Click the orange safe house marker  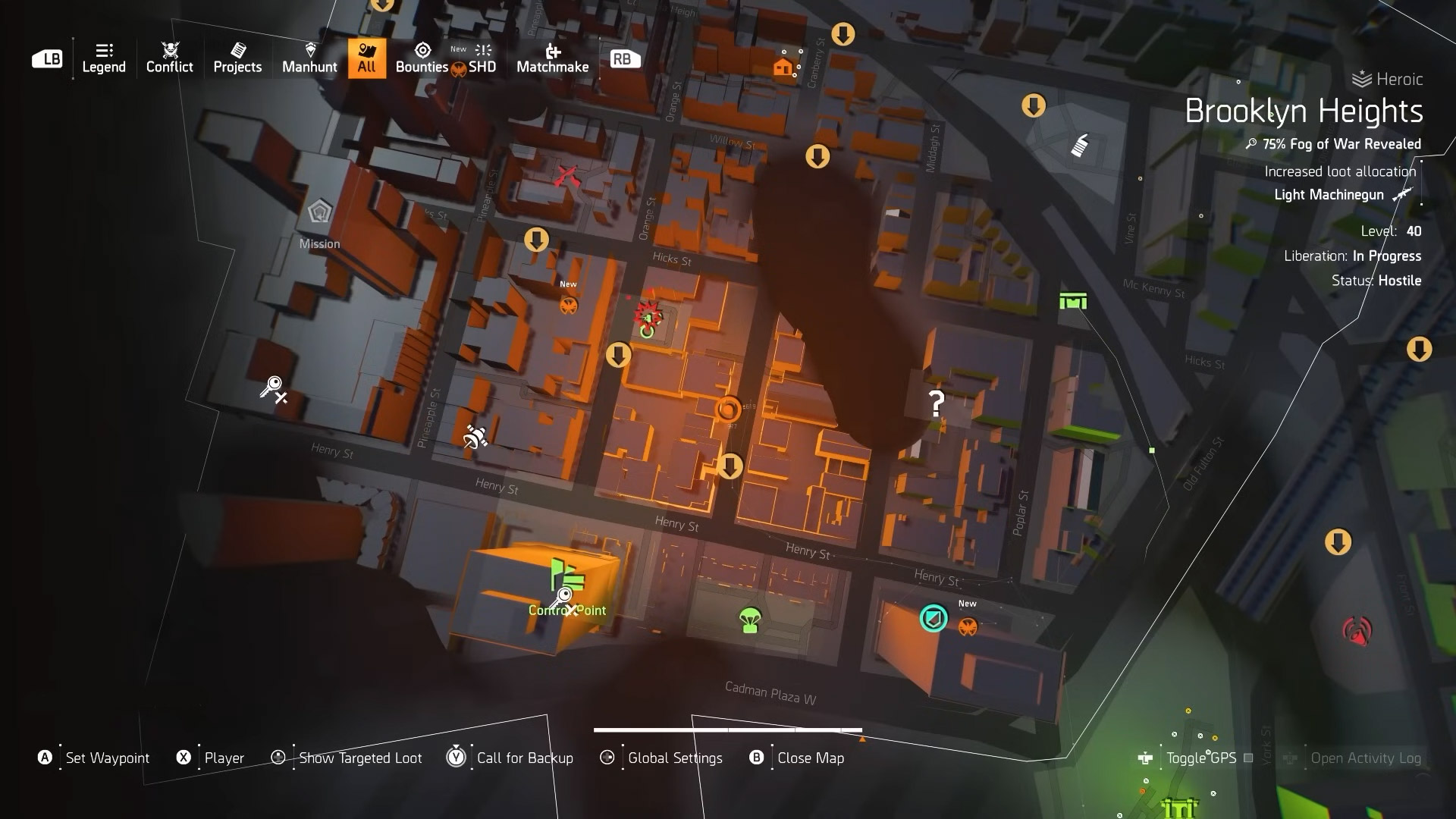(x=783, y=67)
